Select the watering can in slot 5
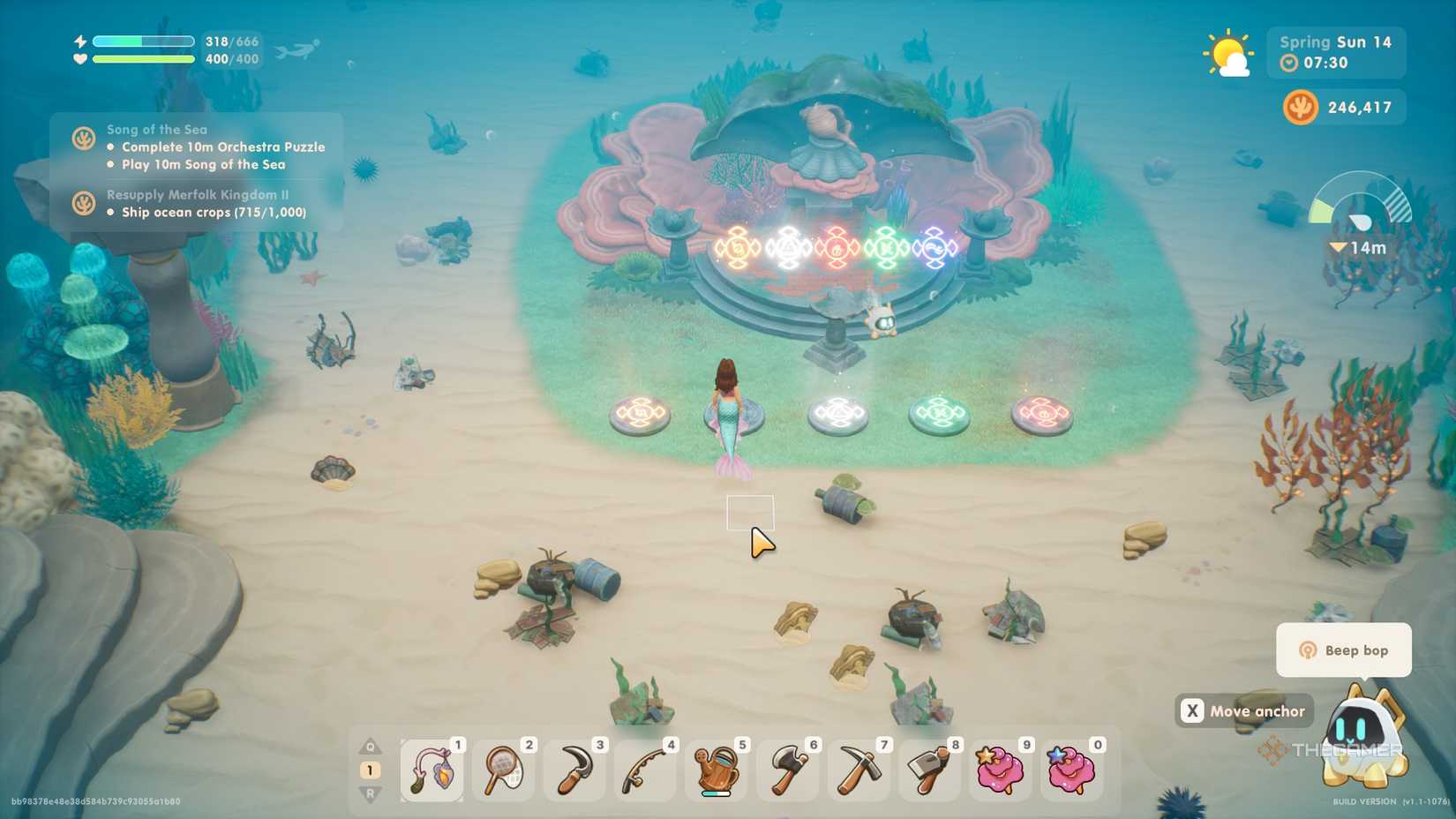The image size is (1456, 819). pyautogui.click(x=716, y=768)
